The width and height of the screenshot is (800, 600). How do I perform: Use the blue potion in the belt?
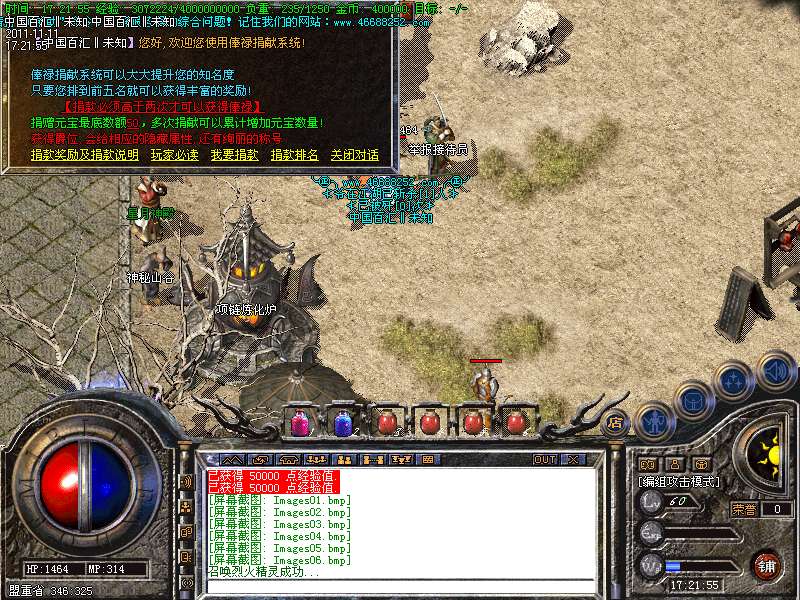[x=343, y=422]
